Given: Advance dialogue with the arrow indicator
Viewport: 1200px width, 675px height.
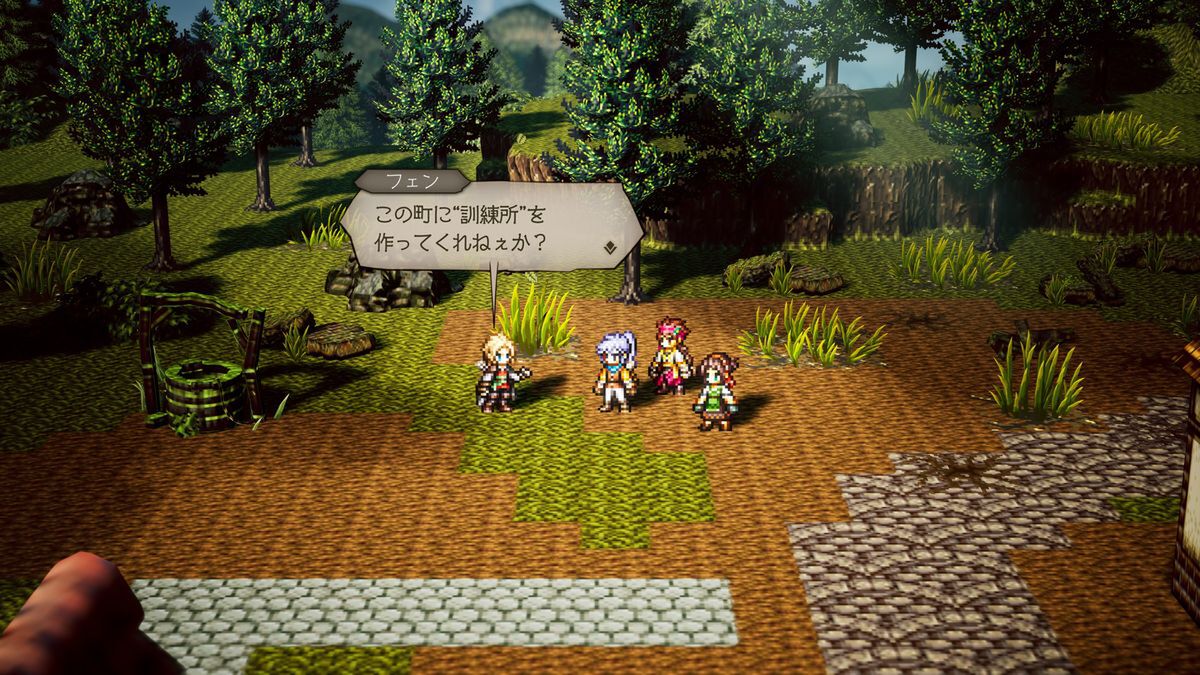Looking at the screenshot, I should (610, 244).
